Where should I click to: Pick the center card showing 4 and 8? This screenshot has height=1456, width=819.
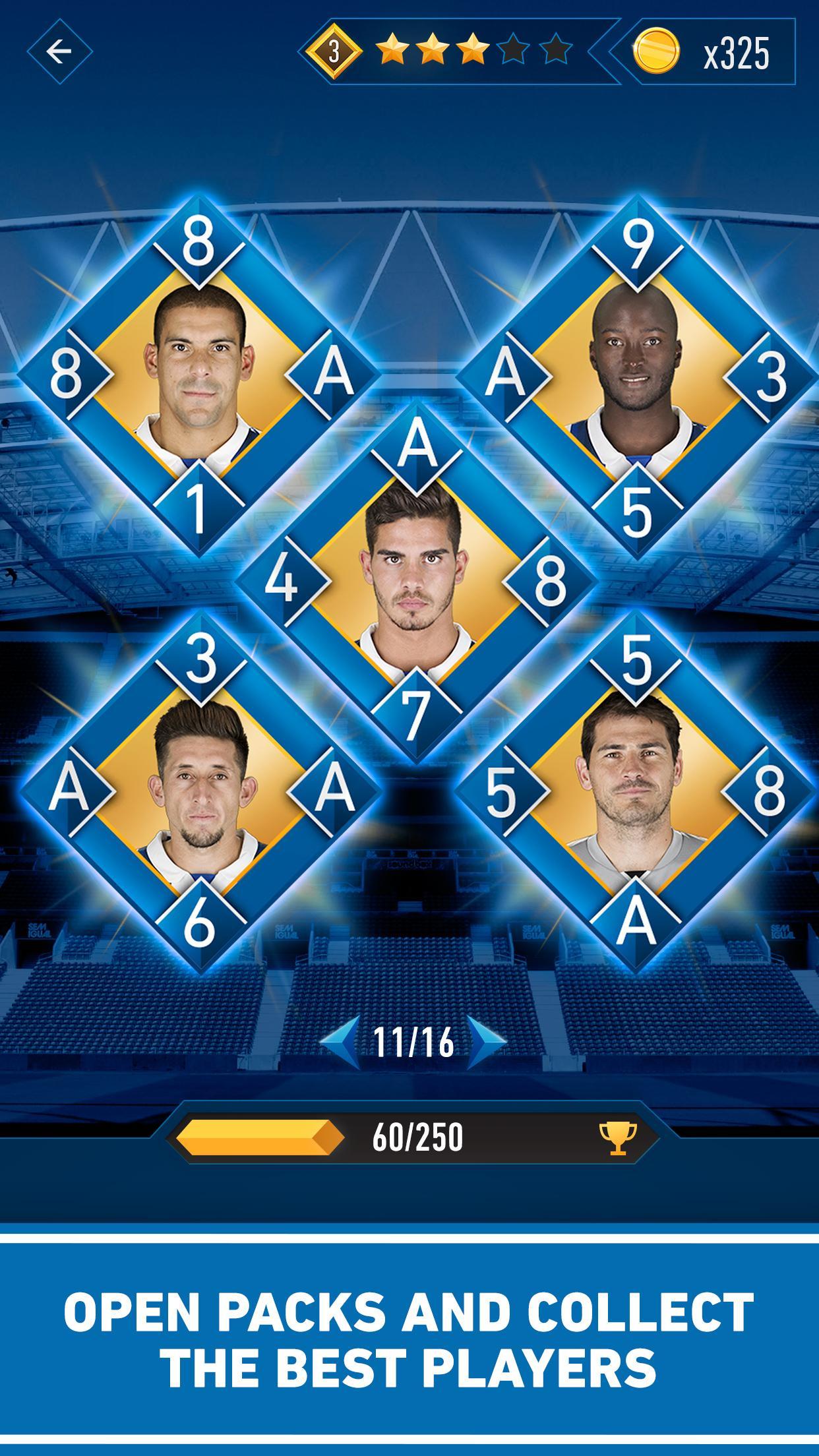click(x=415, y=582)
